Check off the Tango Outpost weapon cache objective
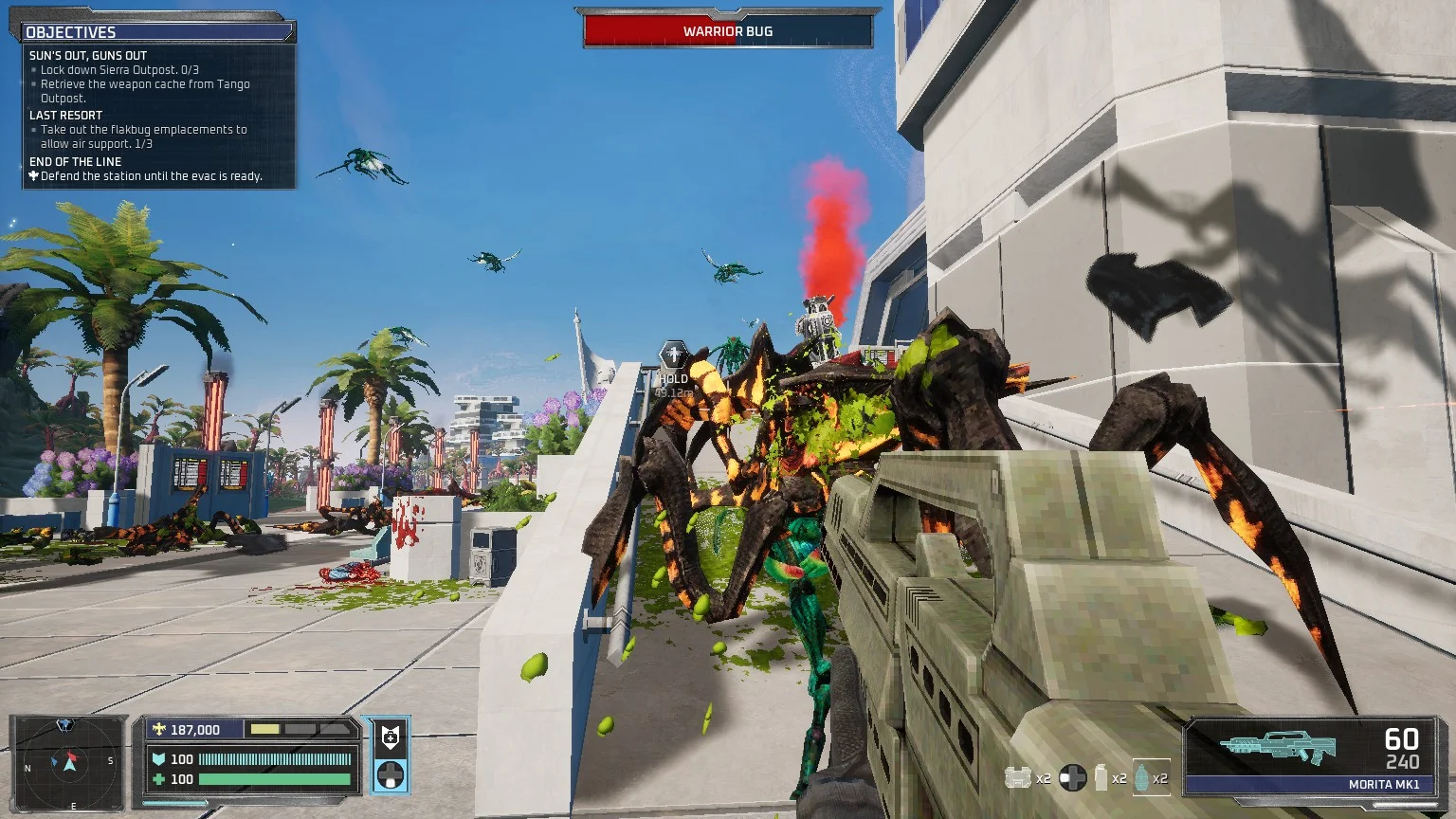This screenshot has height=819, width=1456. coord(144,91)
